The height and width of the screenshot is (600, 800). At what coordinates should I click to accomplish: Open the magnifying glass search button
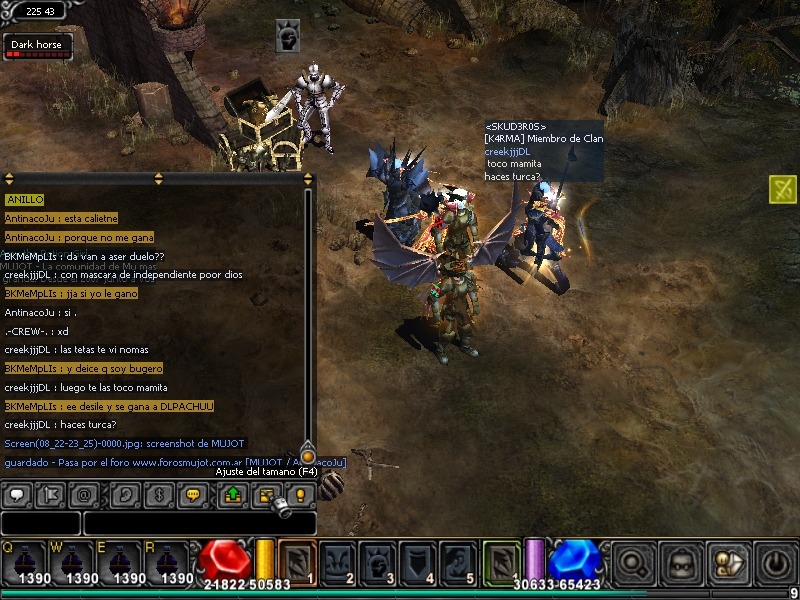coord(633,563)
